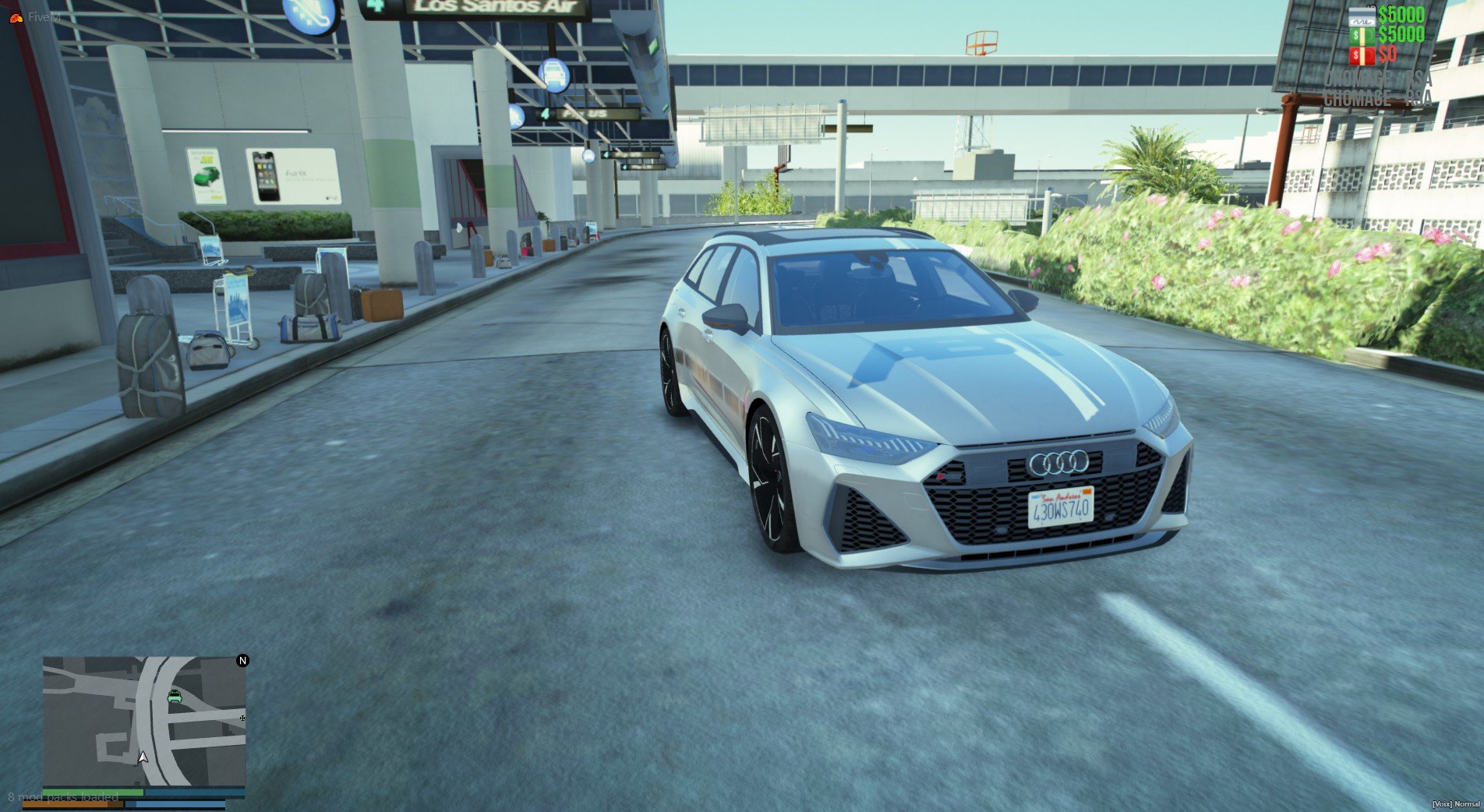
Task: Click the green taxi blip on the minimap
Action: click(175, 697)
